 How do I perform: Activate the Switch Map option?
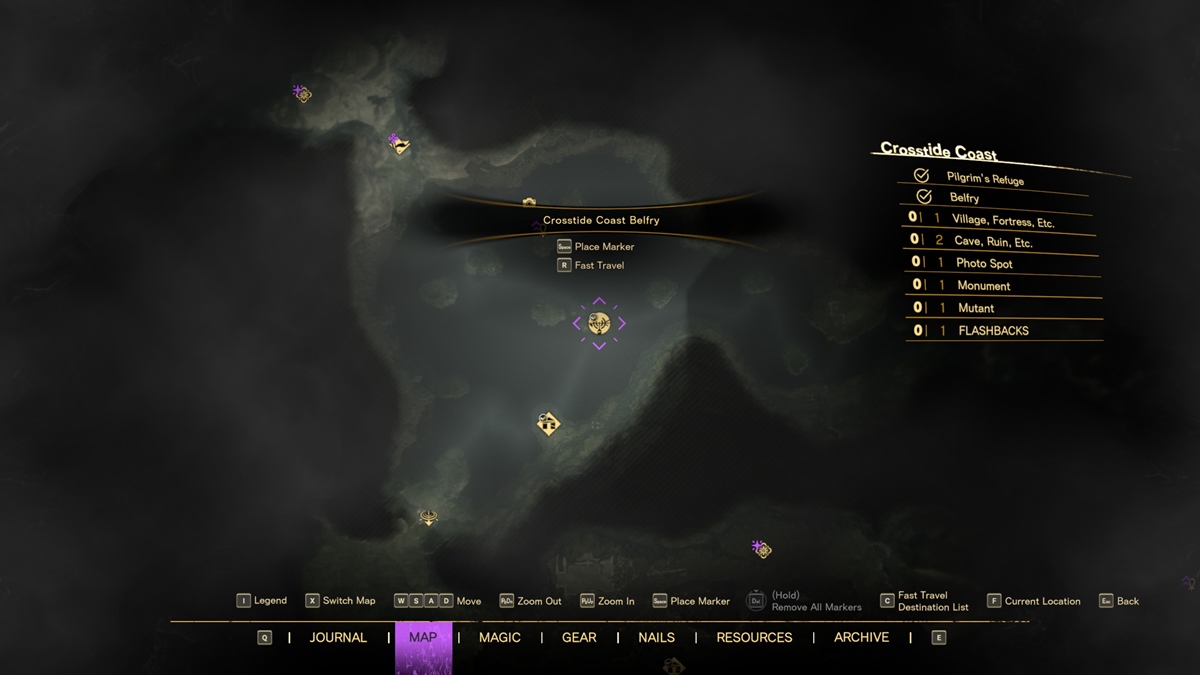click(x=340, y=601)
